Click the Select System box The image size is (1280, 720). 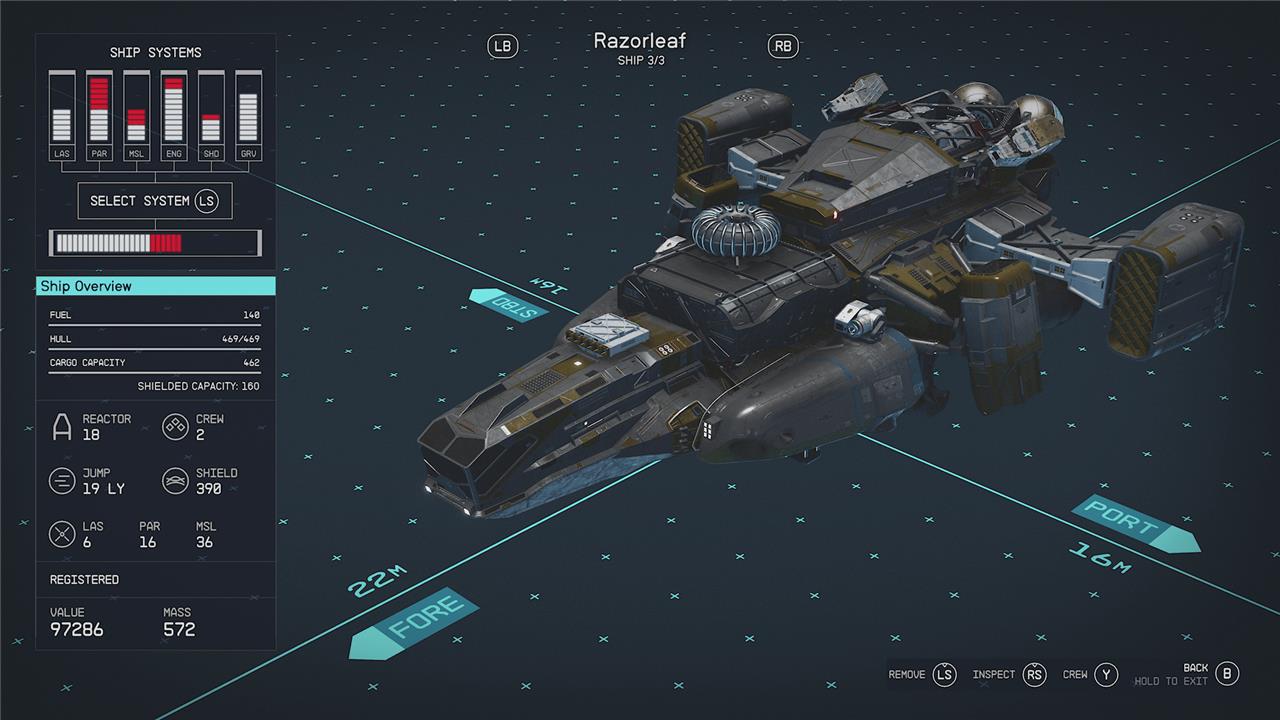pos(155,201)
